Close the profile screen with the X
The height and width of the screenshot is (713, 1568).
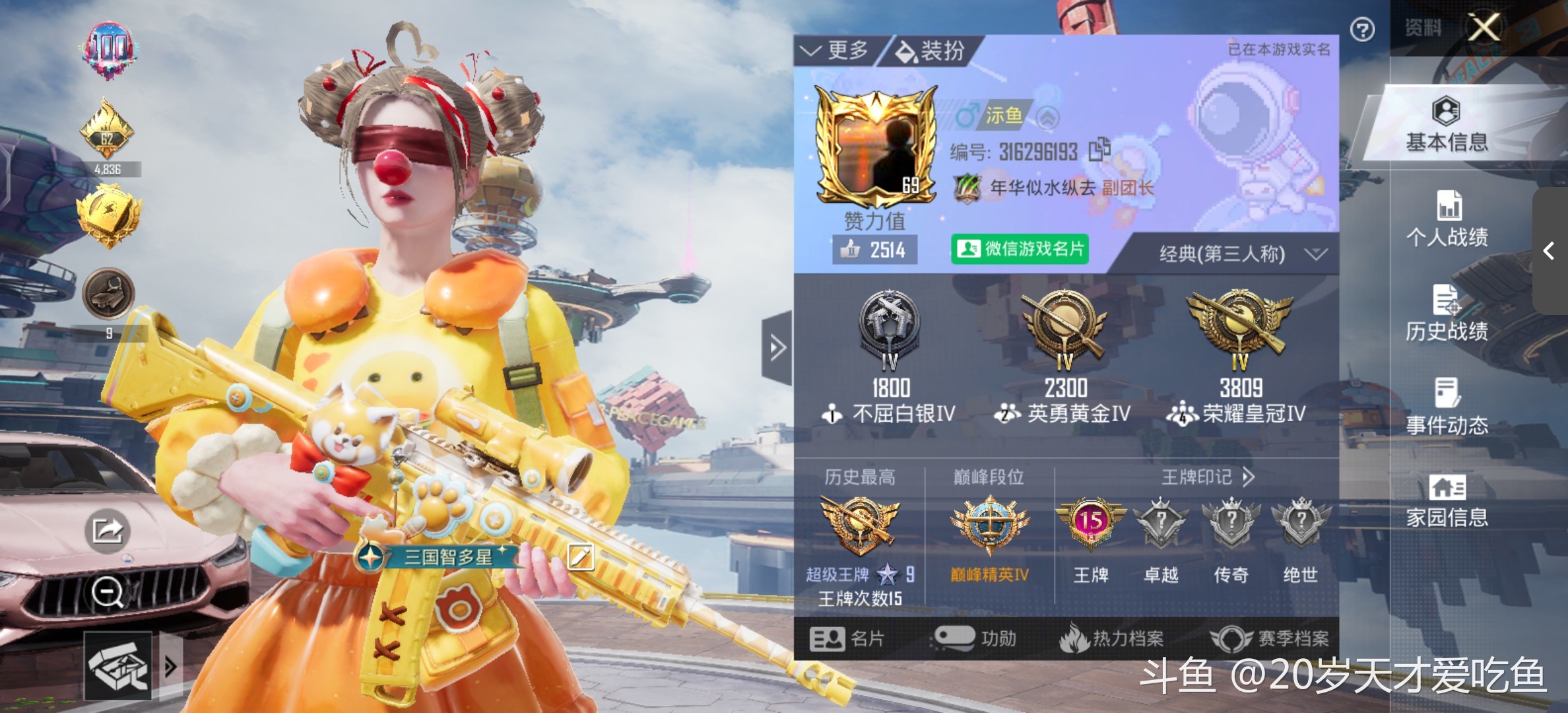click(x=1484, y=28)
